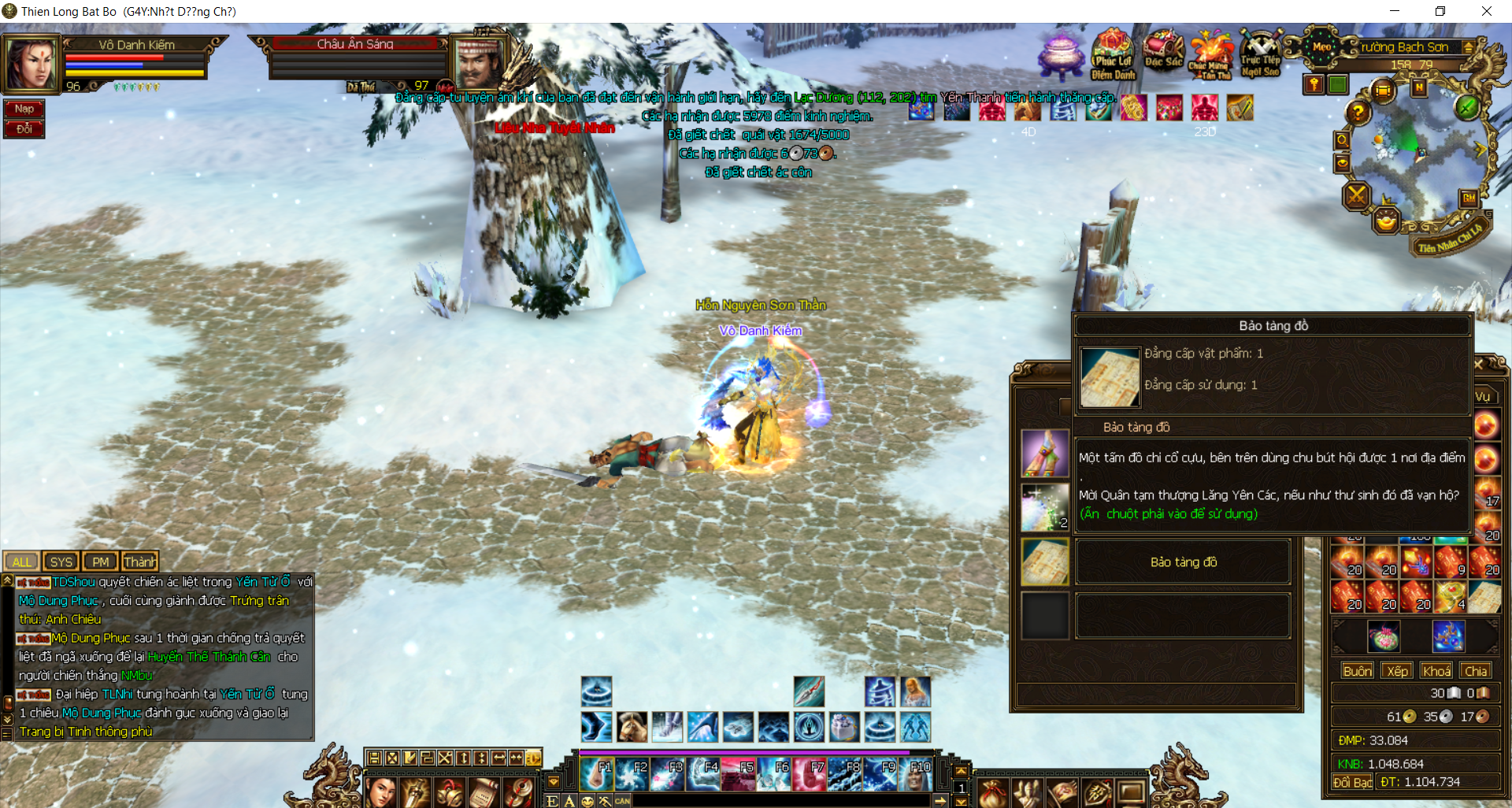1512x808 pixels.
Task: Switch chat to the PM tab
Action: (100, 562)
